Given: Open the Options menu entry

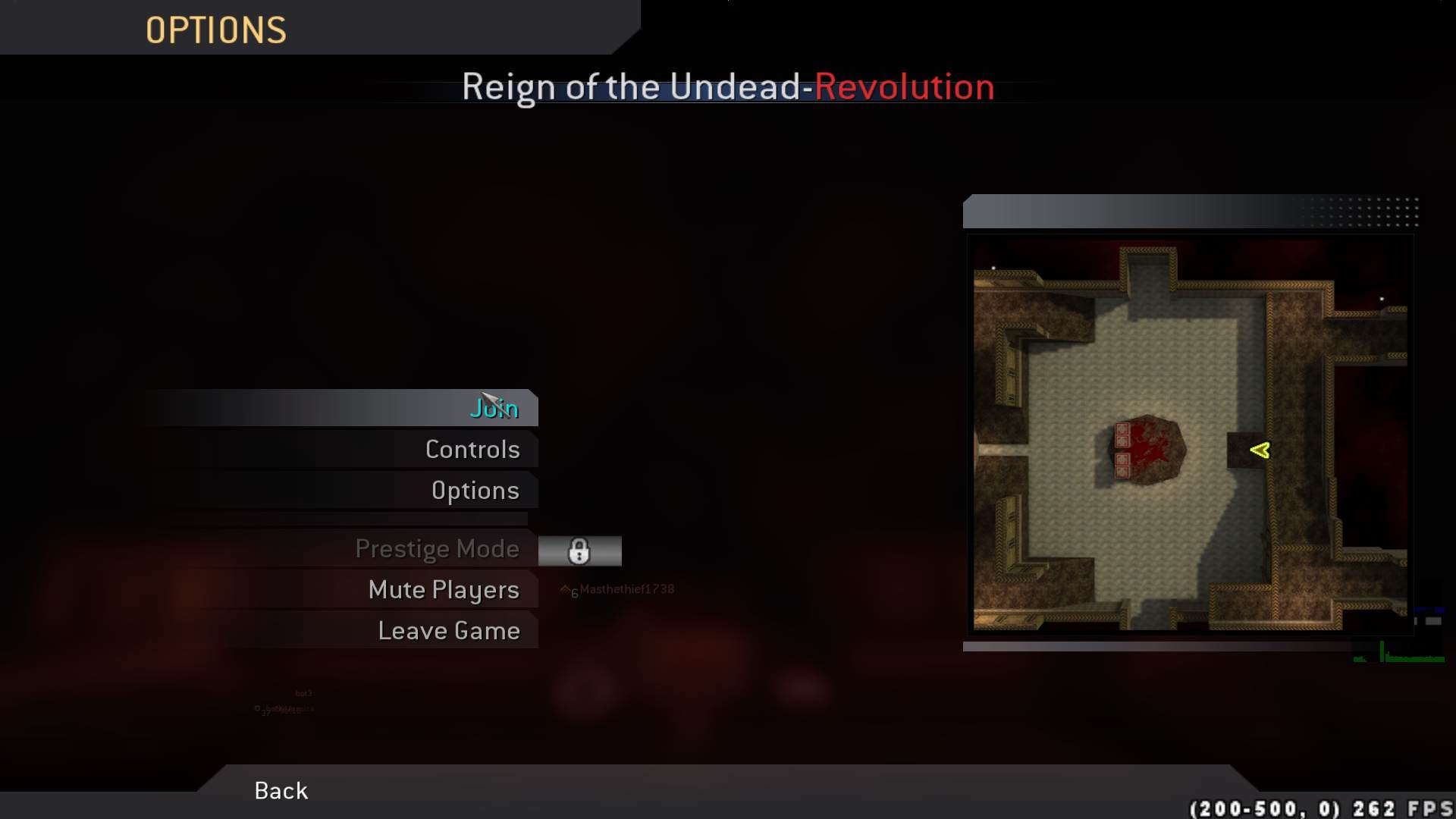Looking at the screenshot, I should 475,490.
